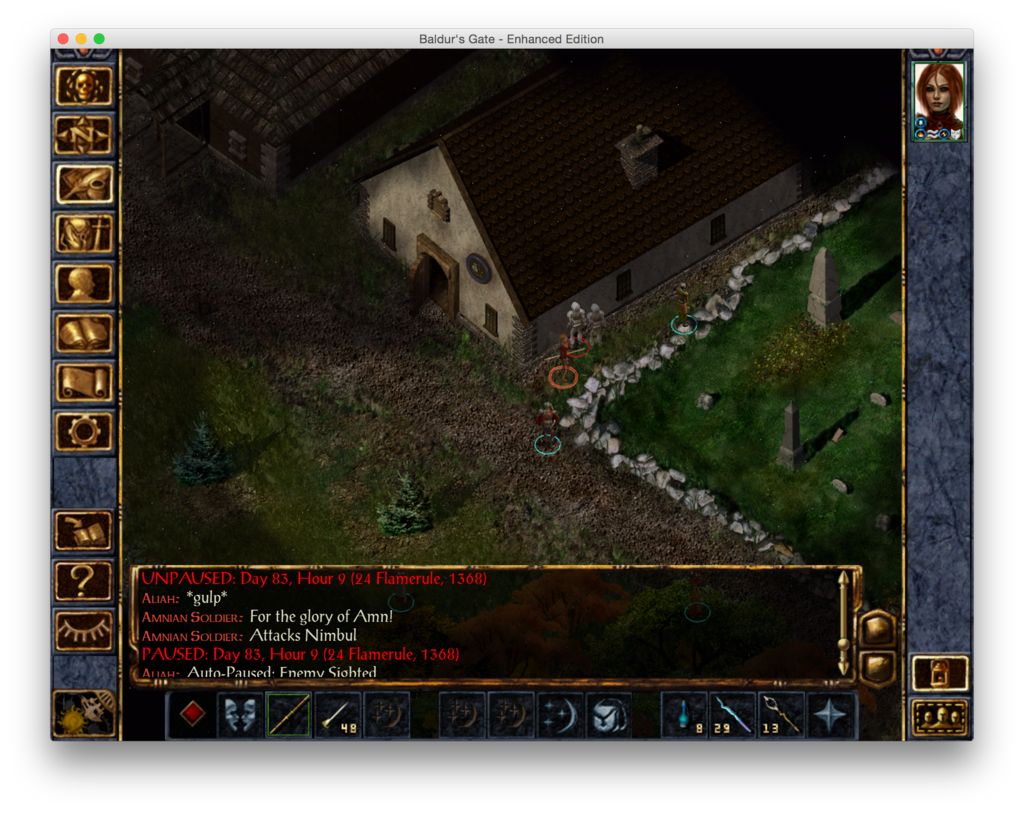Select the quarterstaff weapon slot
Viewport: 1024px width, 813px height.
[x=288, y=714]
